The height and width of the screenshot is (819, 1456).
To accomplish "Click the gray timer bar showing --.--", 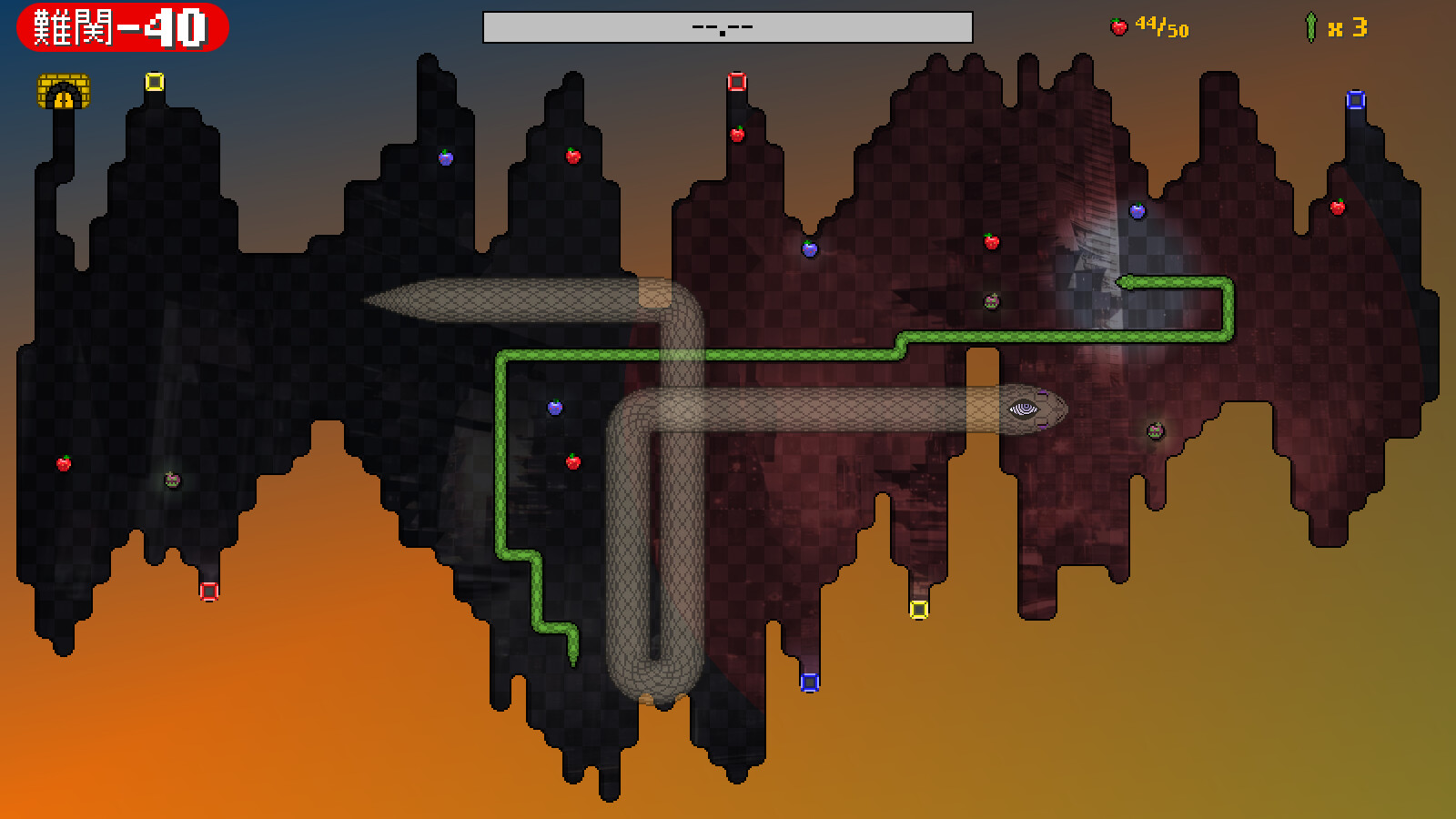I will (728, 27).
